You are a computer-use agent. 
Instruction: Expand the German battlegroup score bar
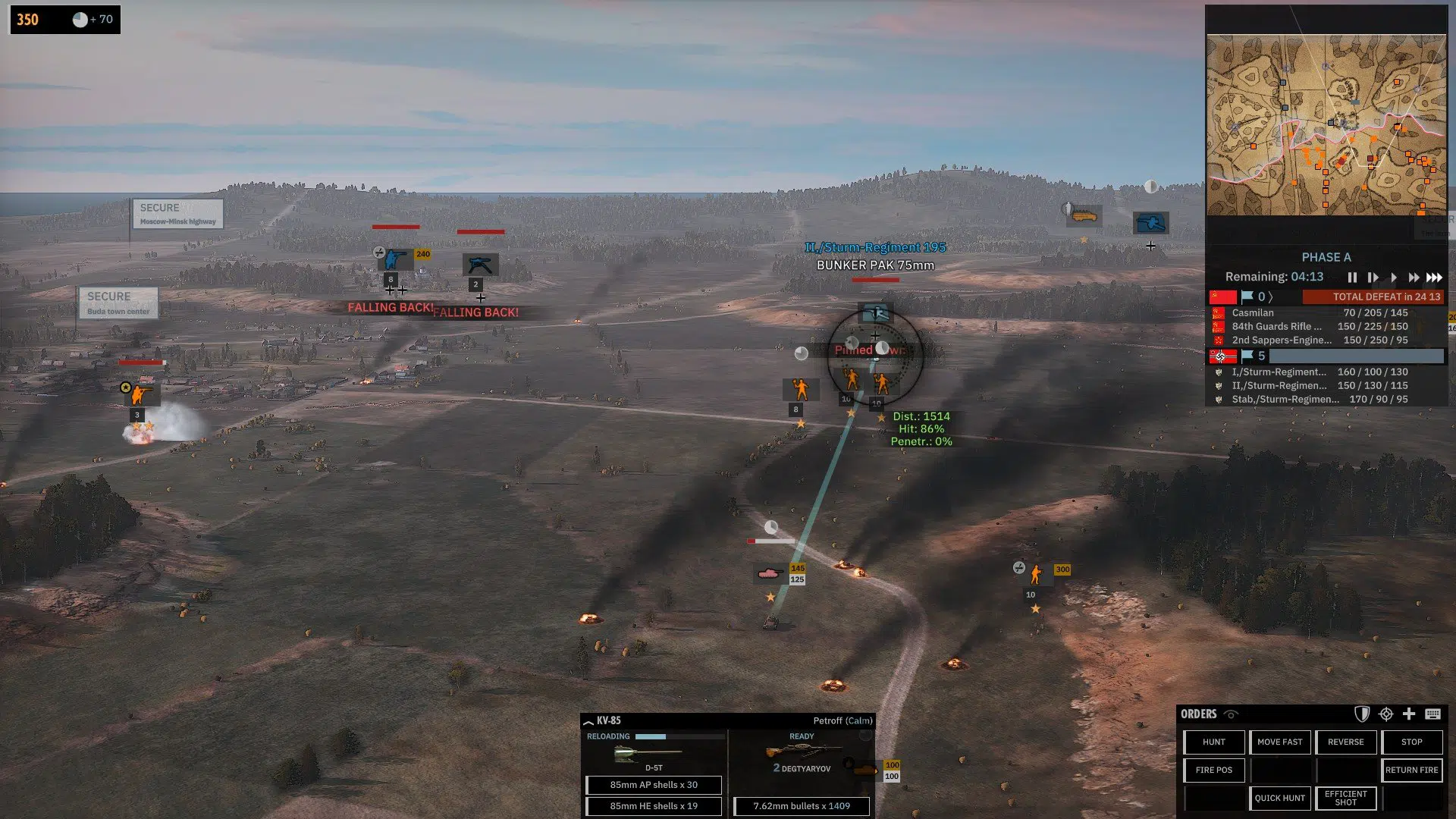1357,355
